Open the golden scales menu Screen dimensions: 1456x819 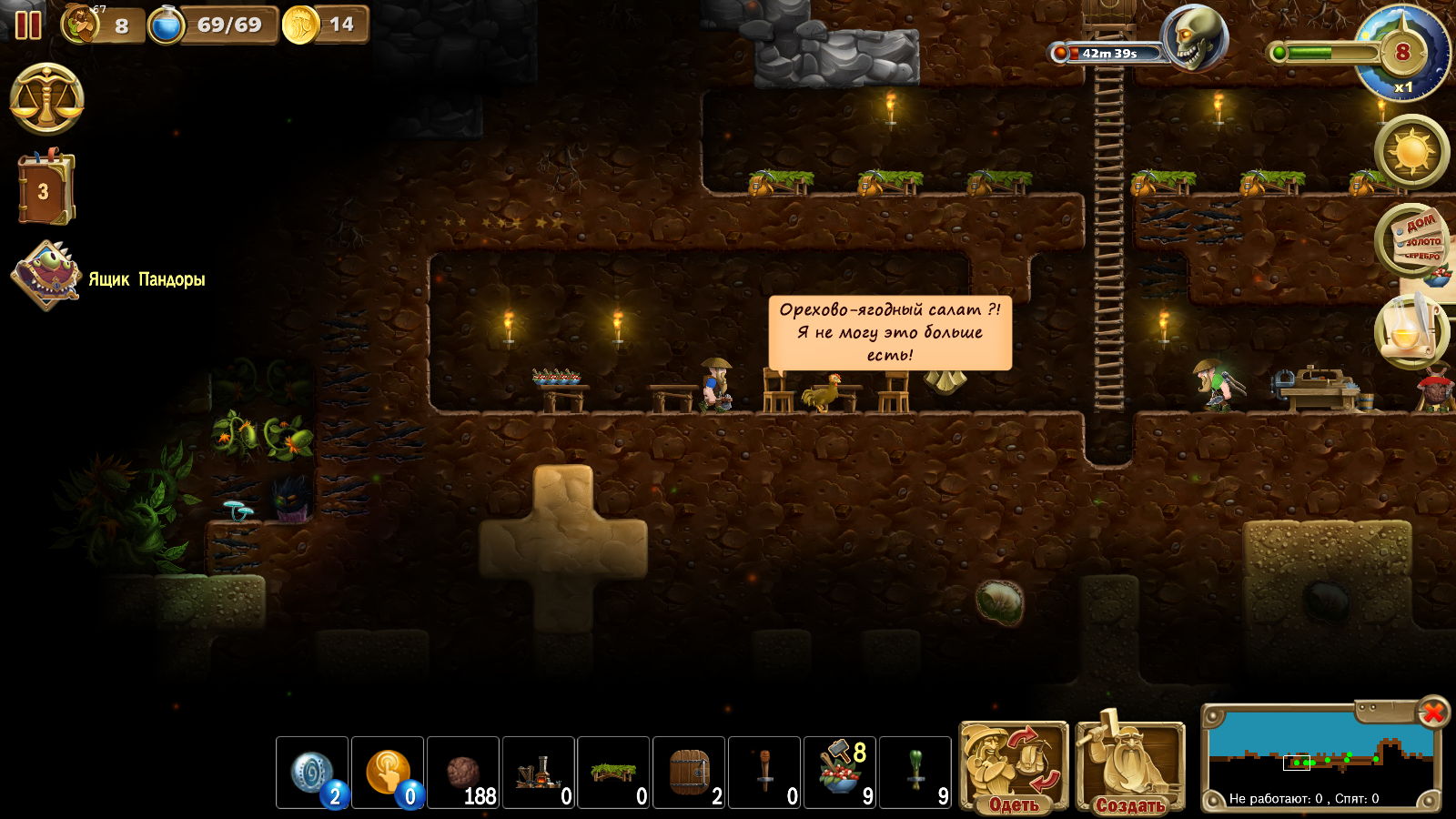coord(47,99)
